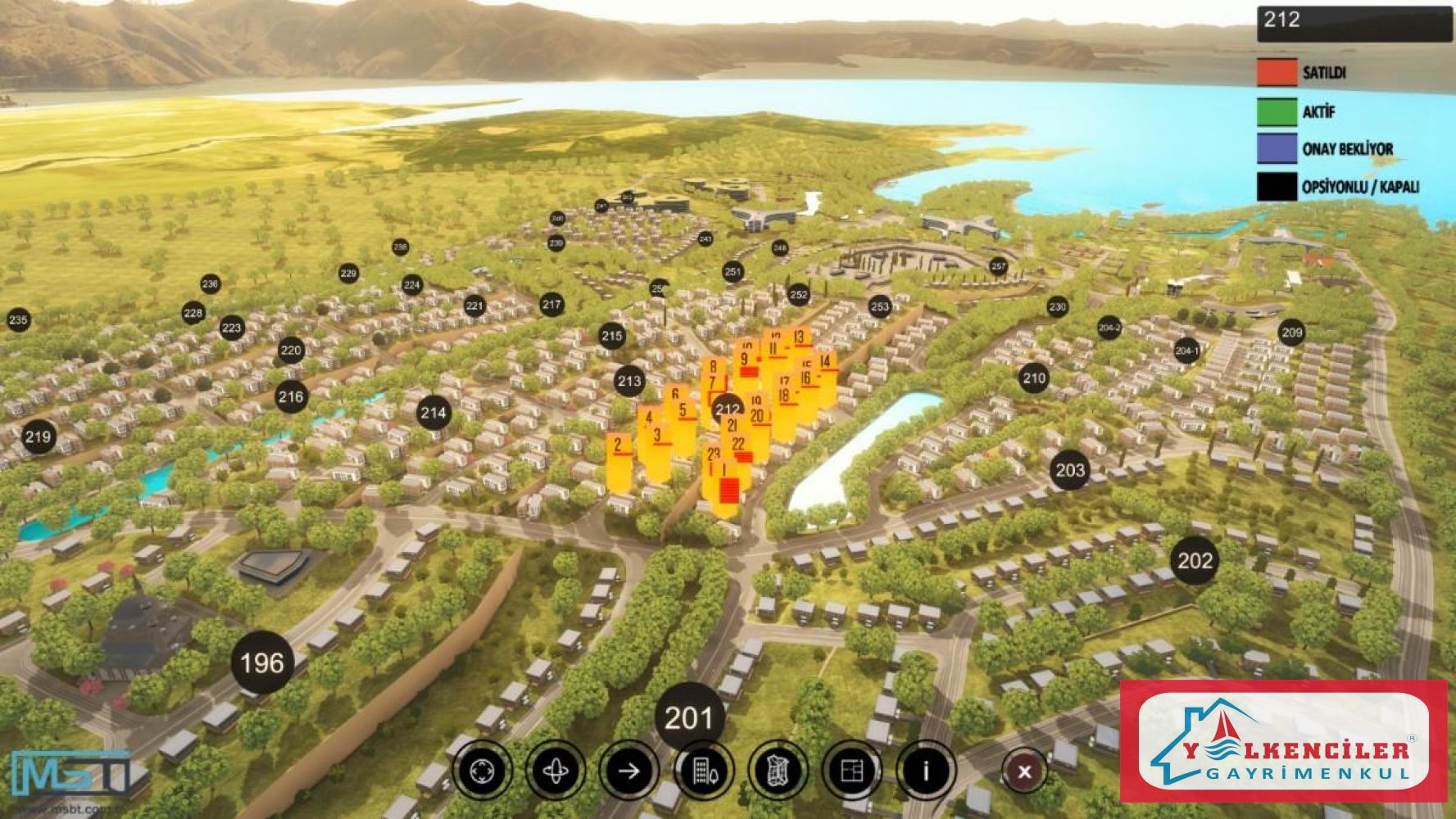Activate the four-arrow recenter view icon

(x=483, y=771)
